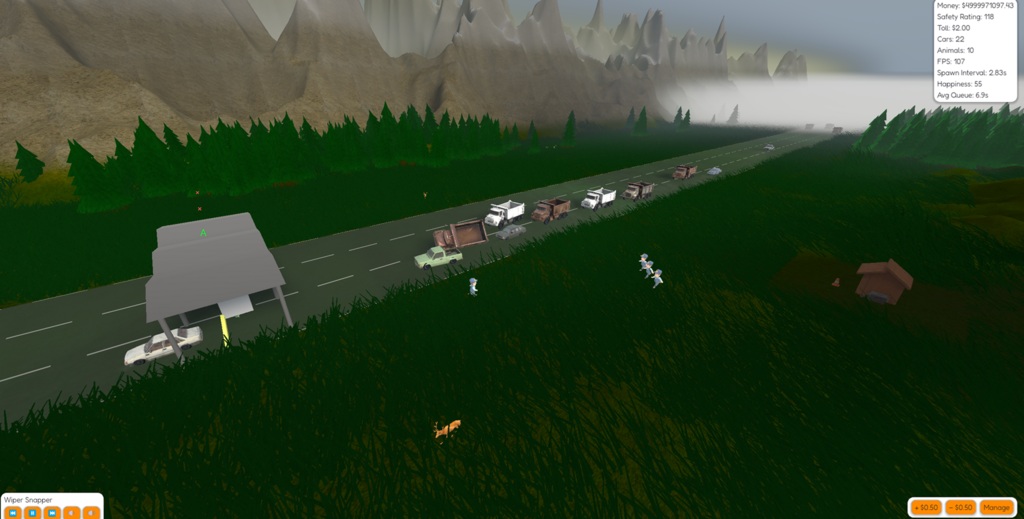Go back to the previous music track
Viewport: 1024px width, 519px height.
13,512
